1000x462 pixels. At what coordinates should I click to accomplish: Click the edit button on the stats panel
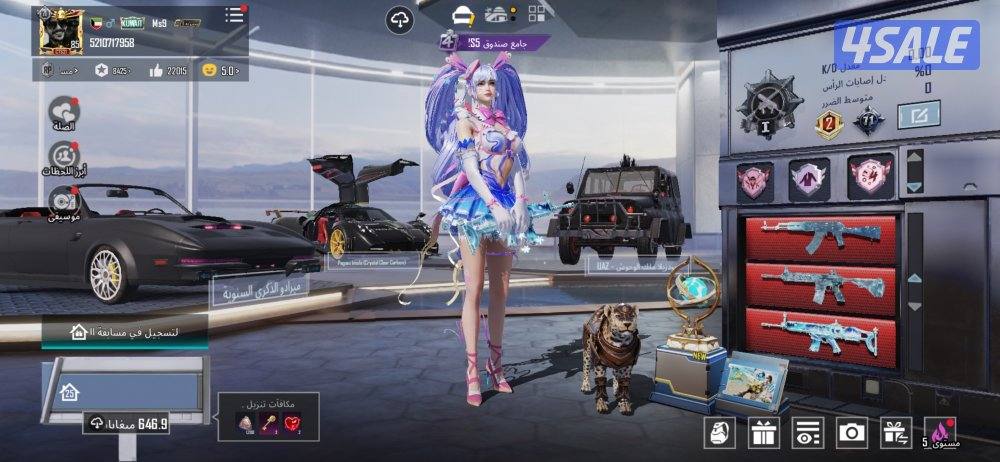[917, 116]
